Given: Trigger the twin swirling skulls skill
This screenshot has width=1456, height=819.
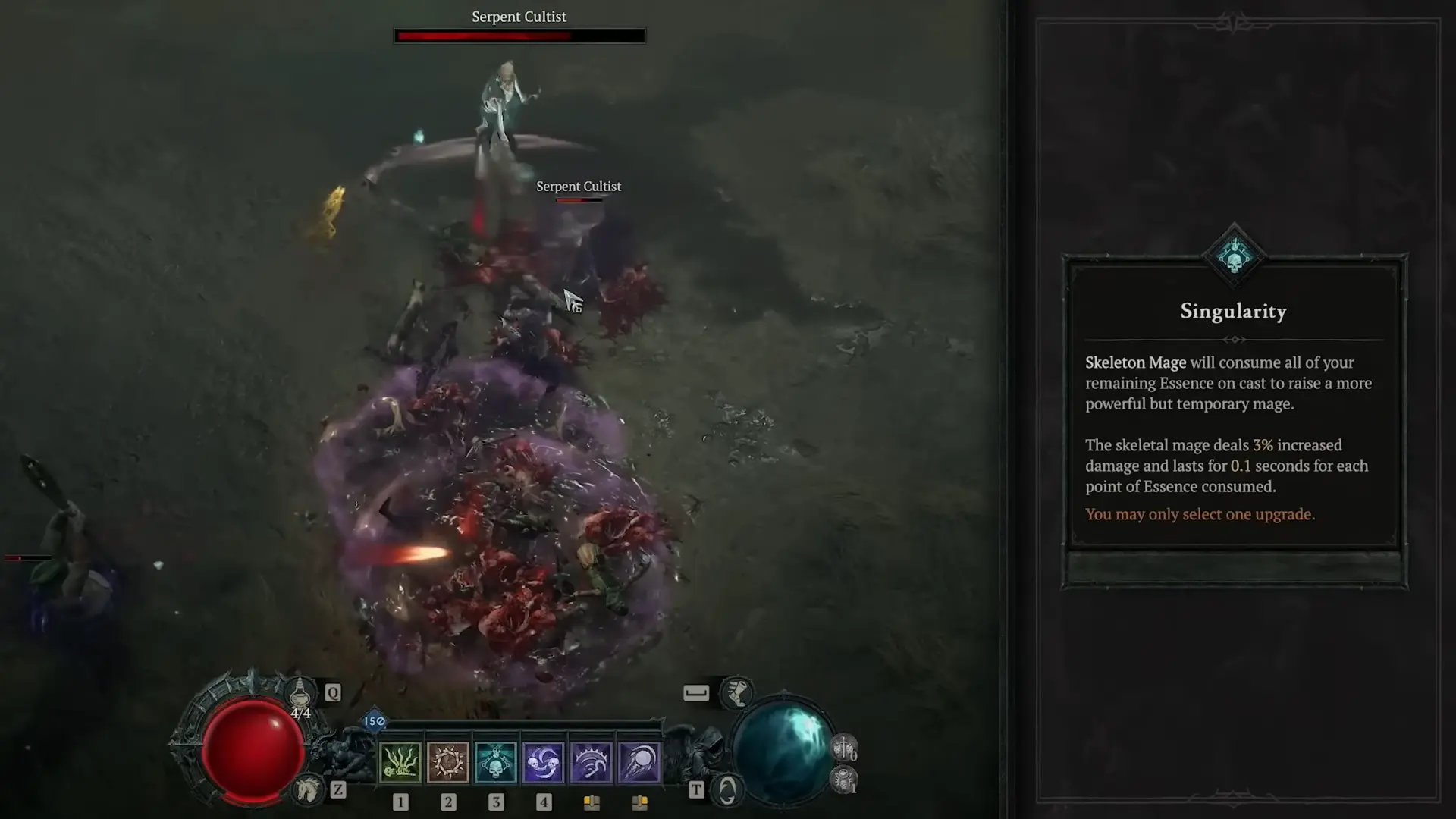Looking at the screenshot, I should 543,762.
